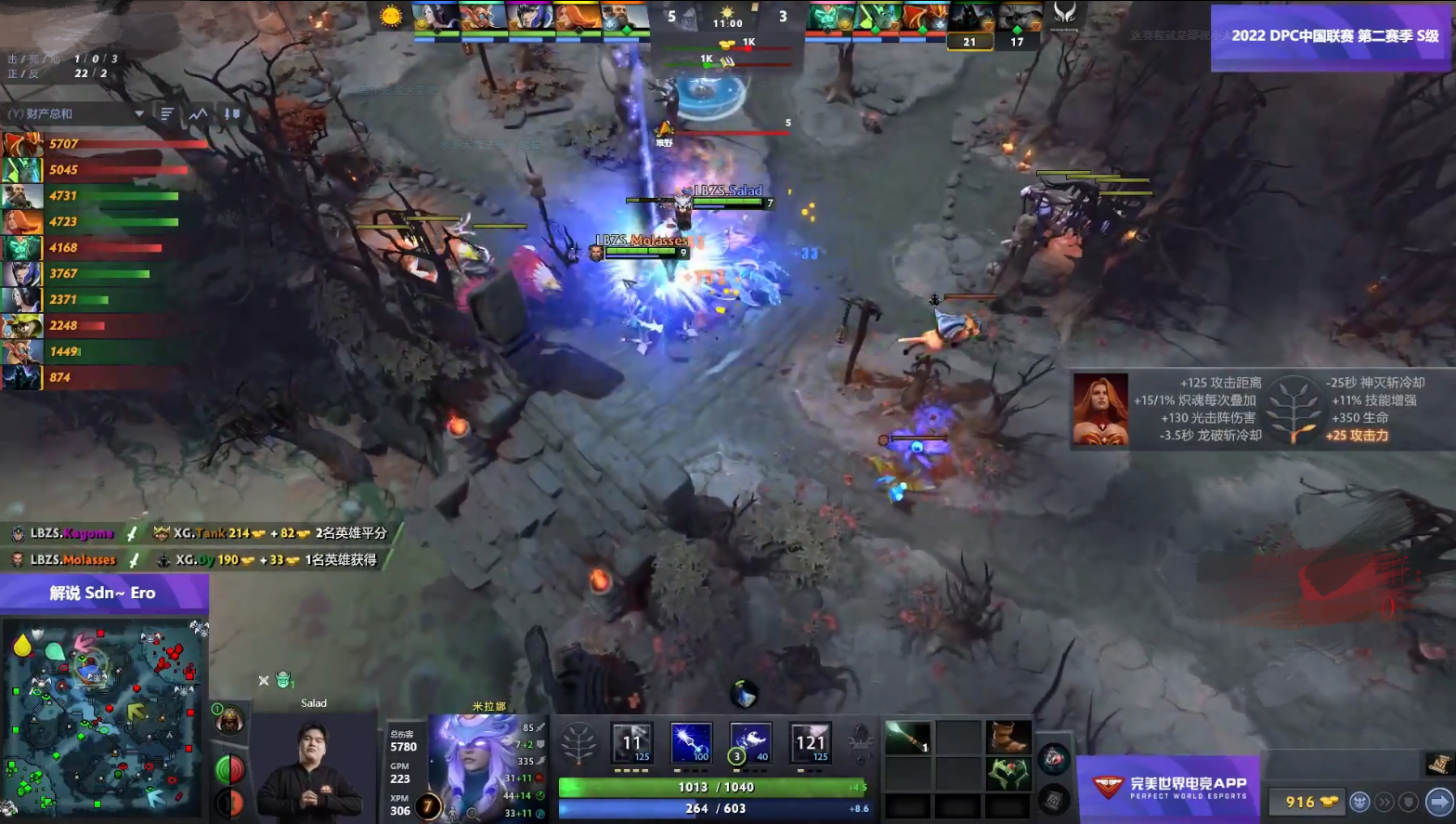Click the 916 gold counter
Viewport: 1456px width, 824px height.
click(1306, 801)
